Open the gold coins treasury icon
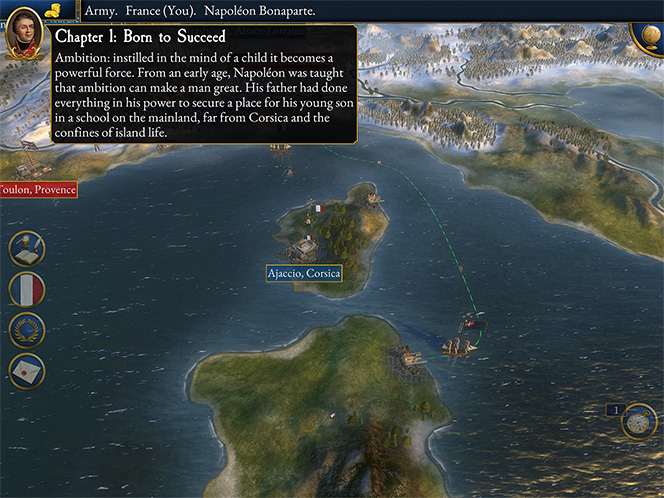Viewport: 664px width, 498px height. [52, 10]
